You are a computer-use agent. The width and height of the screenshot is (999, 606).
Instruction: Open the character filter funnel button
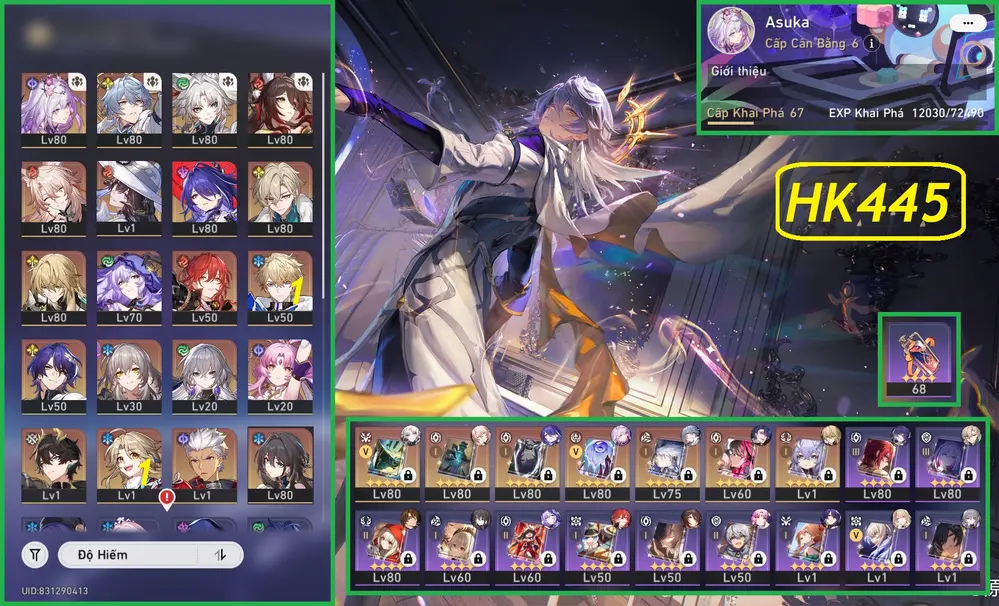35,554
